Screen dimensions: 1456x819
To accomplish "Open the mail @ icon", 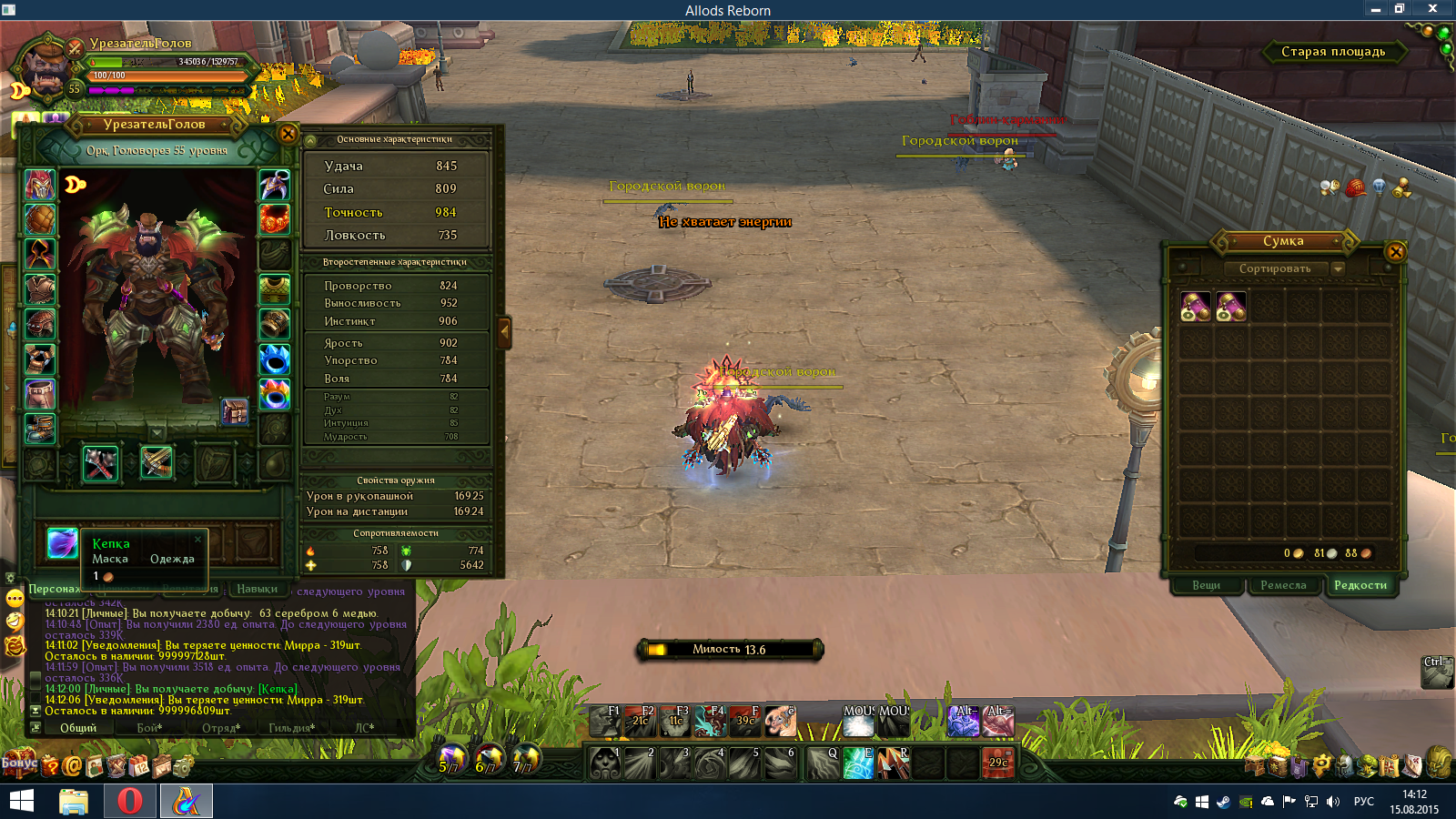I will coord(72,766).
